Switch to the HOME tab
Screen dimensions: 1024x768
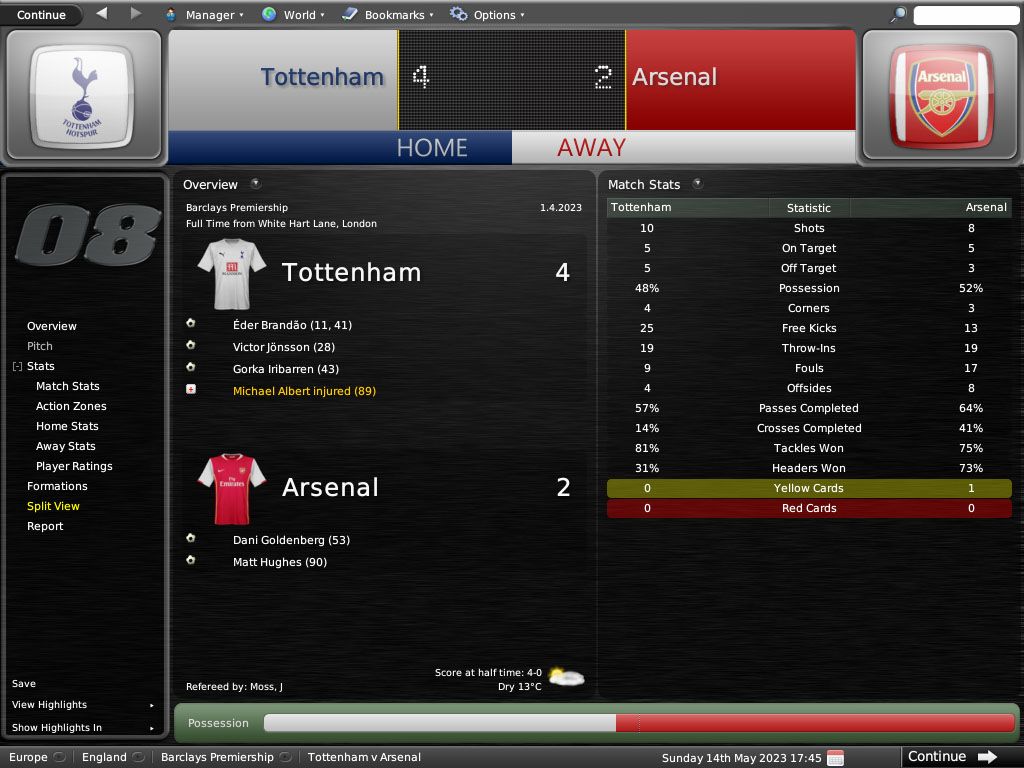[x=432, y=147]
